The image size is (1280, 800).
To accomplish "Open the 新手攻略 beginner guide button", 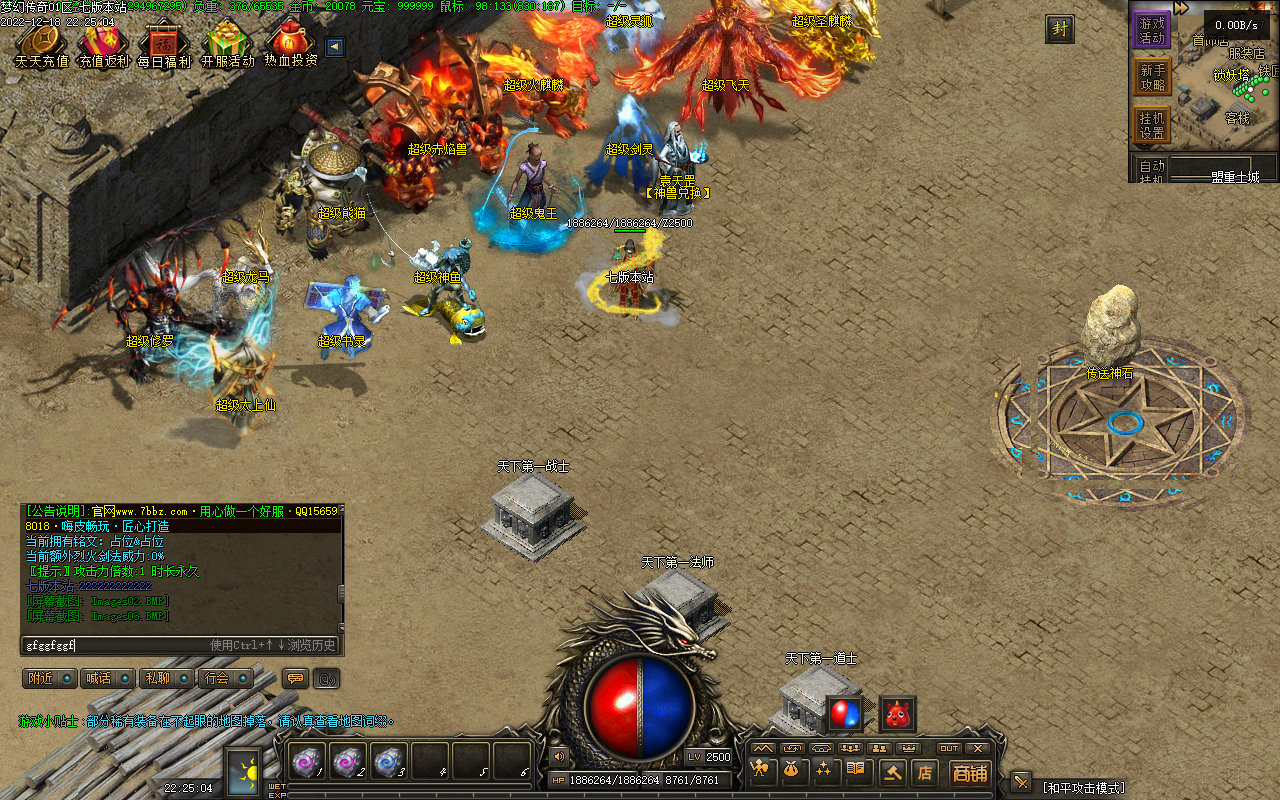I will (1152, 78).
